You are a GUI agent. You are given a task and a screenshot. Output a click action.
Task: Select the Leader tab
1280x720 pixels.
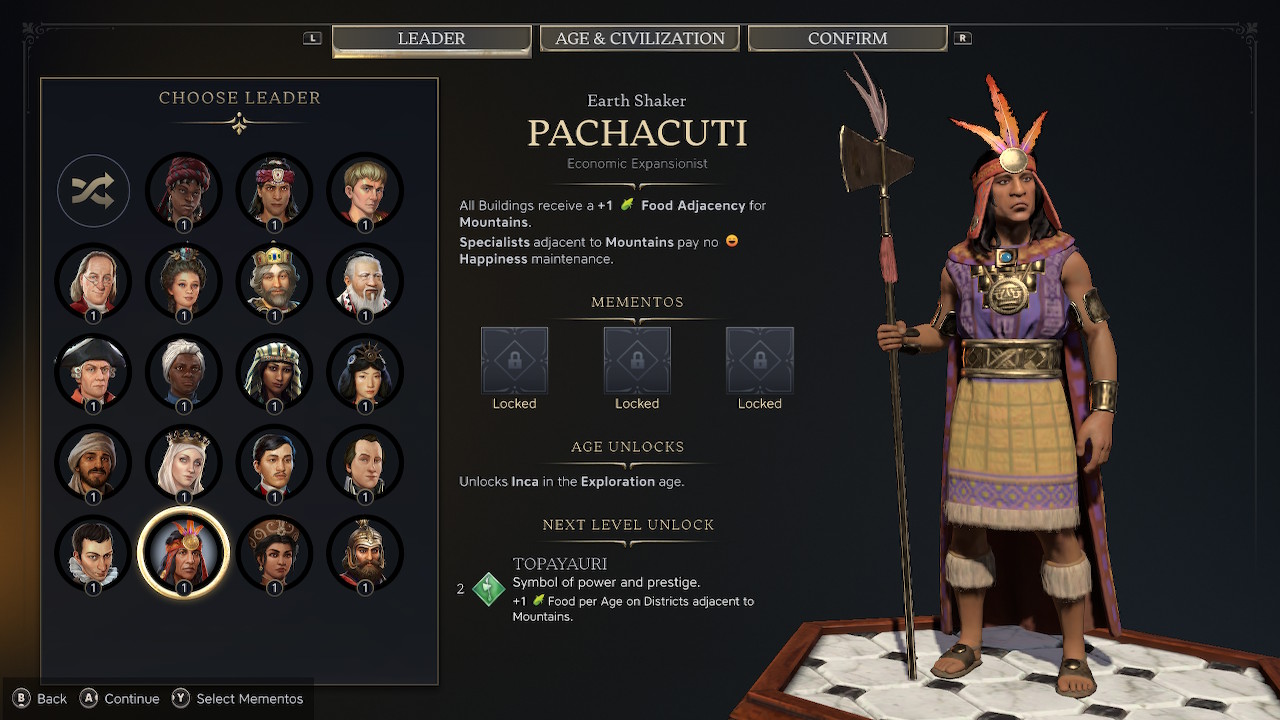click(431, 39)
